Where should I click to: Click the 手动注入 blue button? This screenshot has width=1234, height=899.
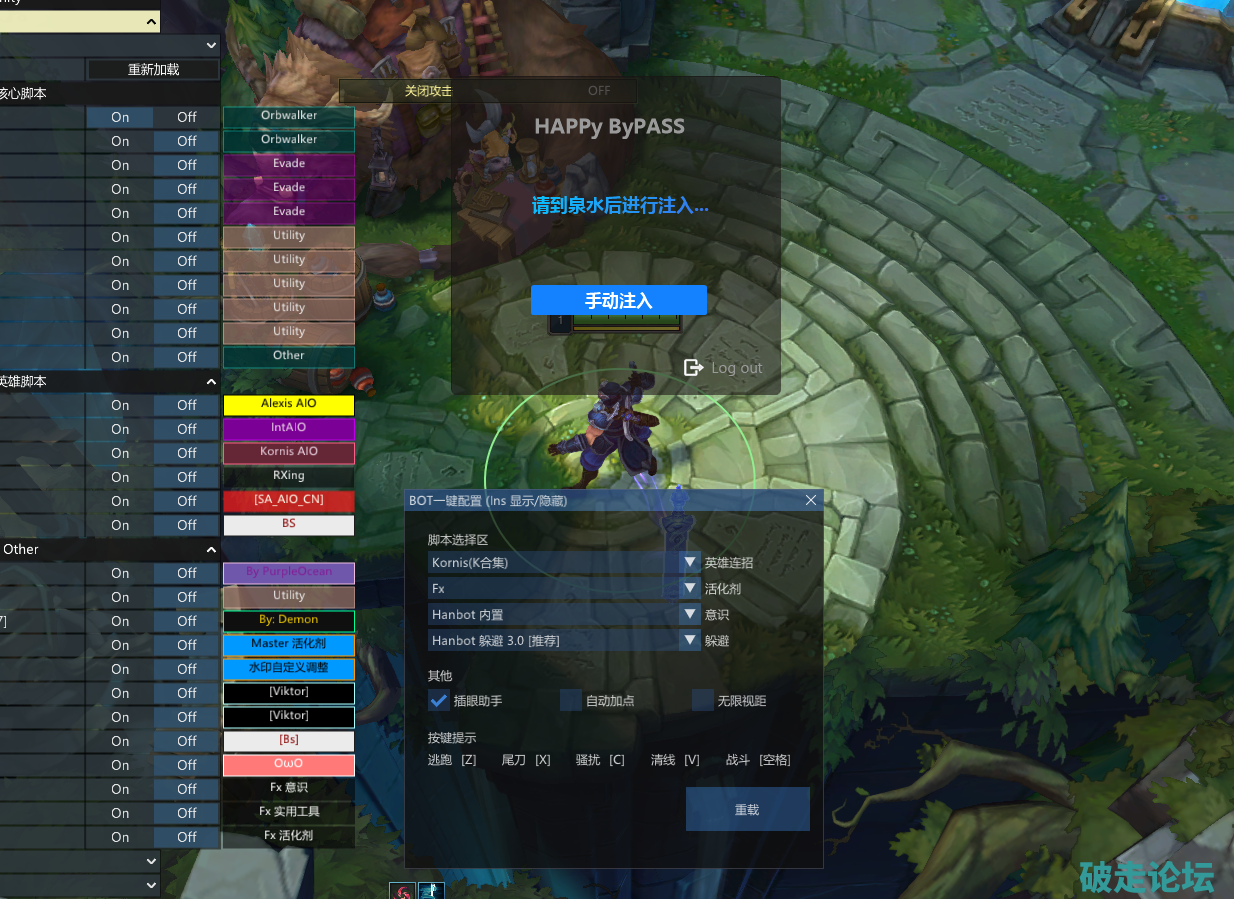(618, 300)
